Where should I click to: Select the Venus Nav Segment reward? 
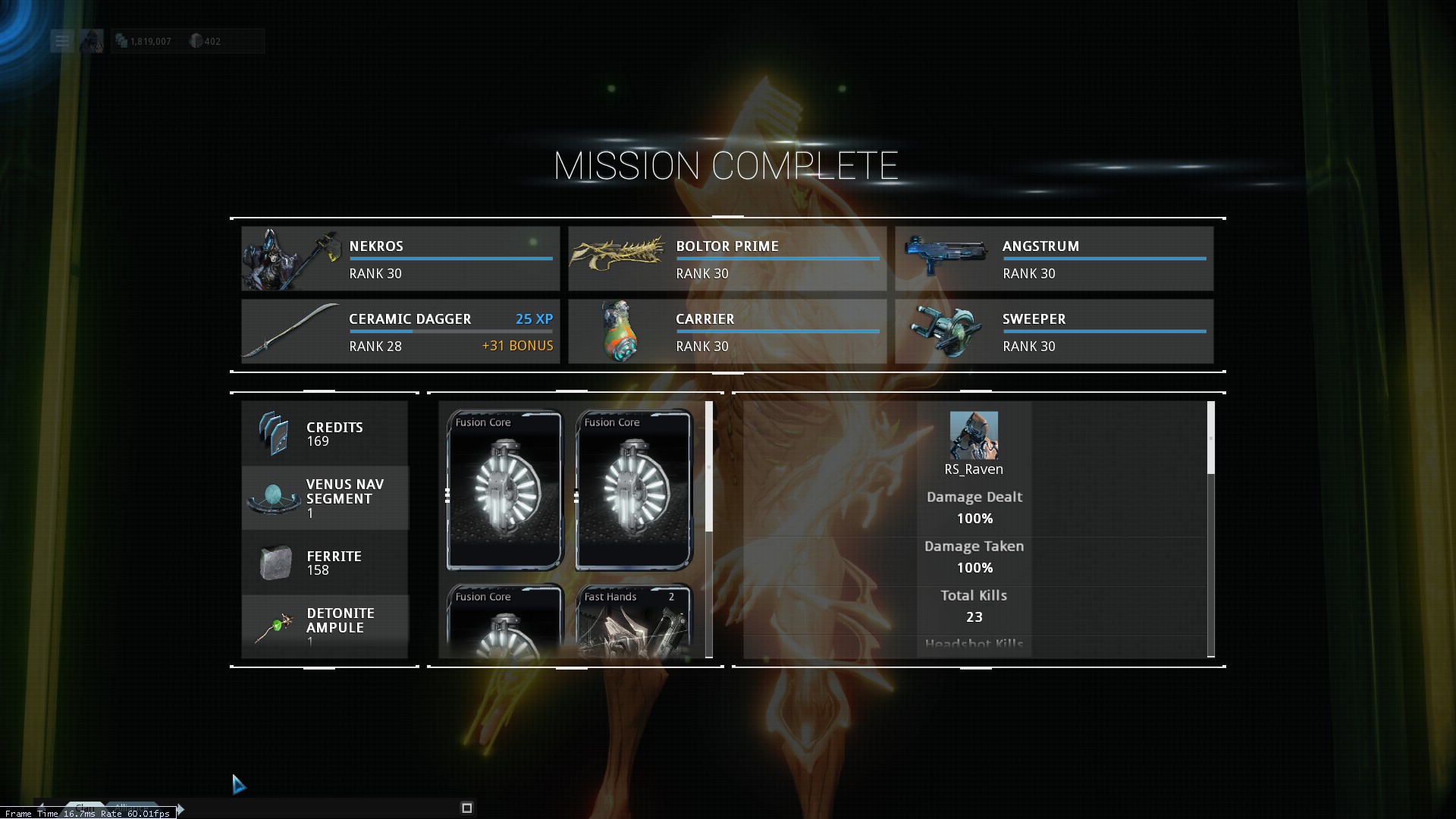coord(325,498)
